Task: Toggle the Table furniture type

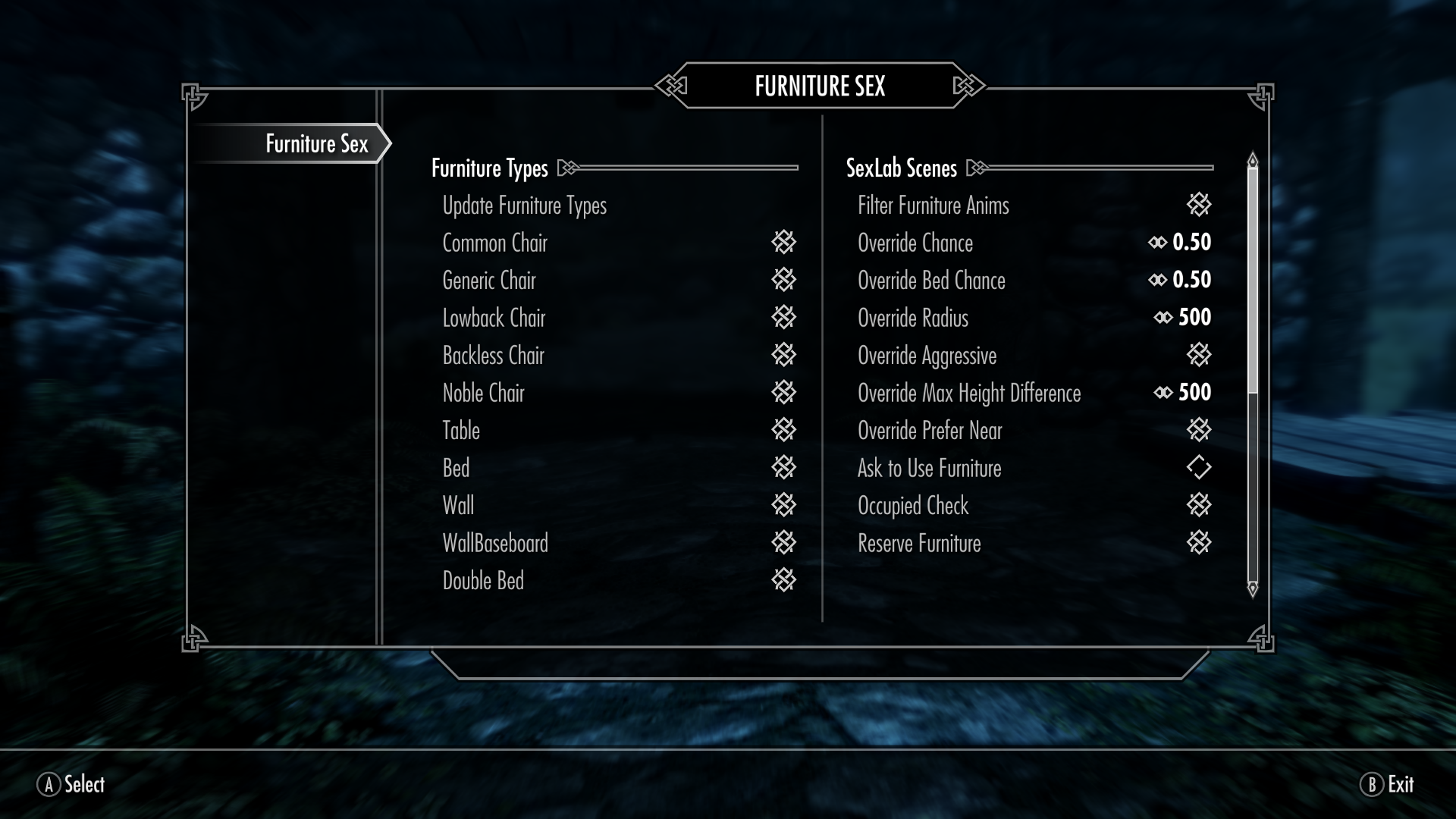Action: (x=783, y=430)
